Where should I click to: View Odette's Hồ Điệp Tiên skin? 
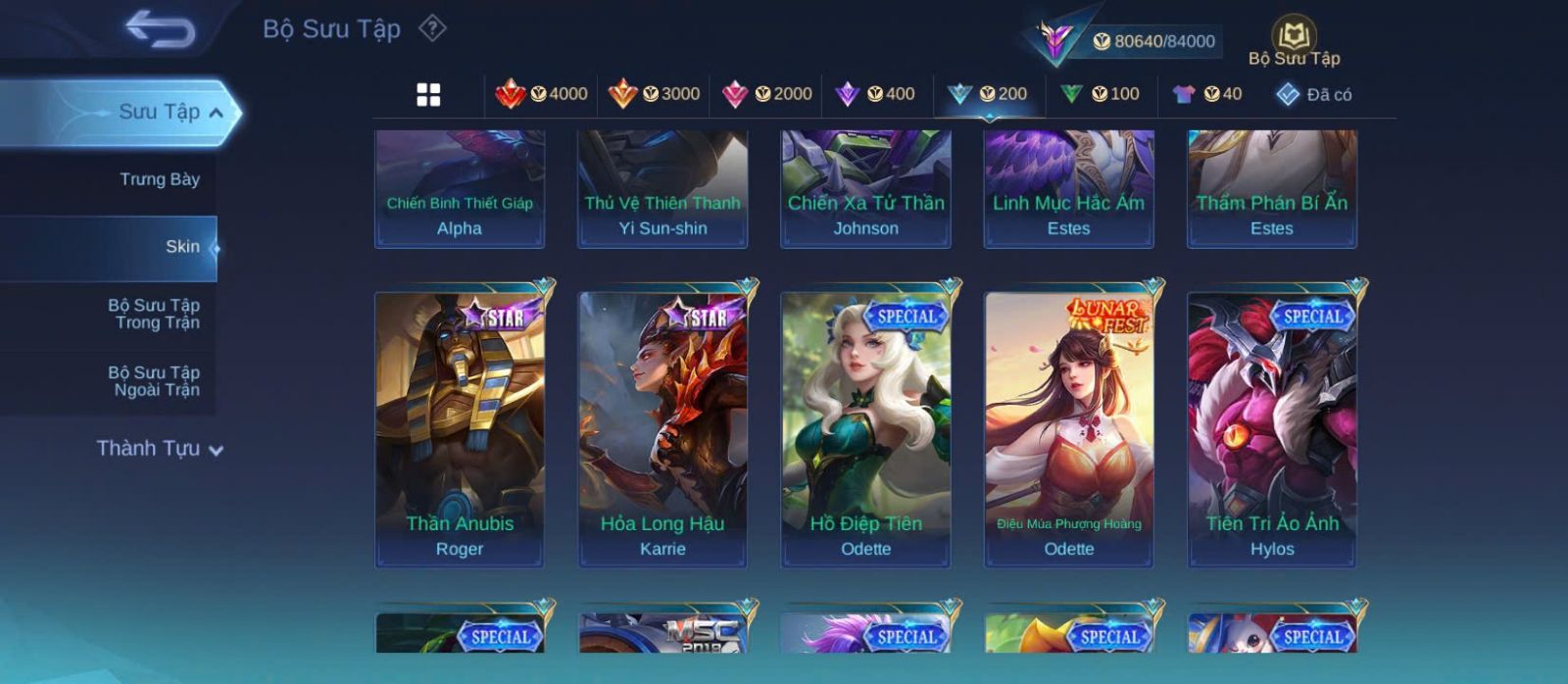click(865, 428)
